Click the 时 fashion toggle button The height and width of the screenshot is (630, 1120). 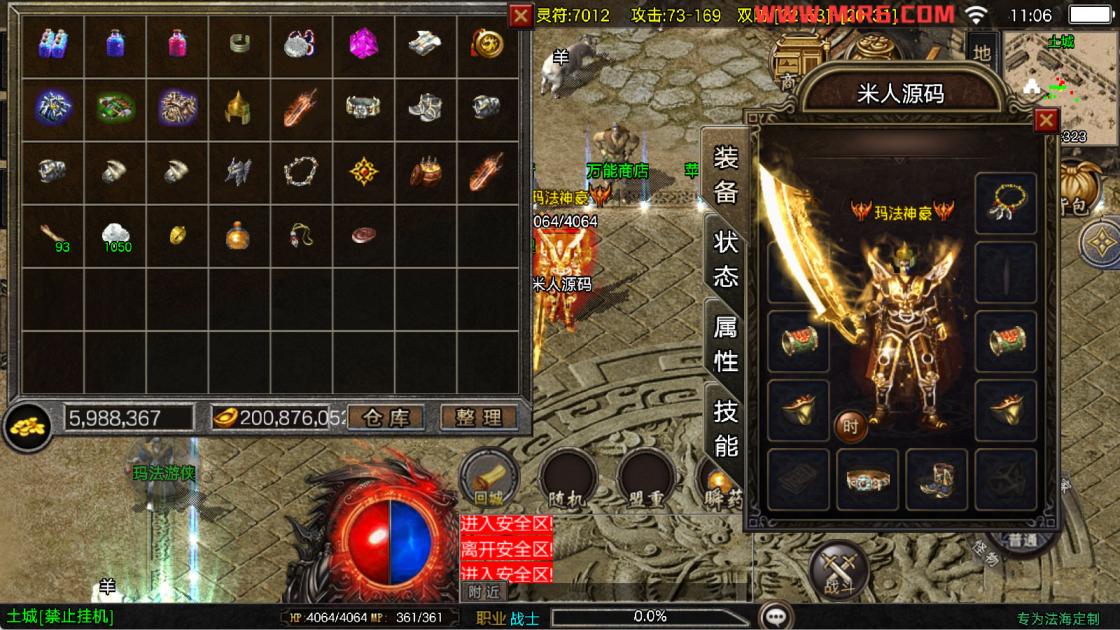[x=850, y=427]
